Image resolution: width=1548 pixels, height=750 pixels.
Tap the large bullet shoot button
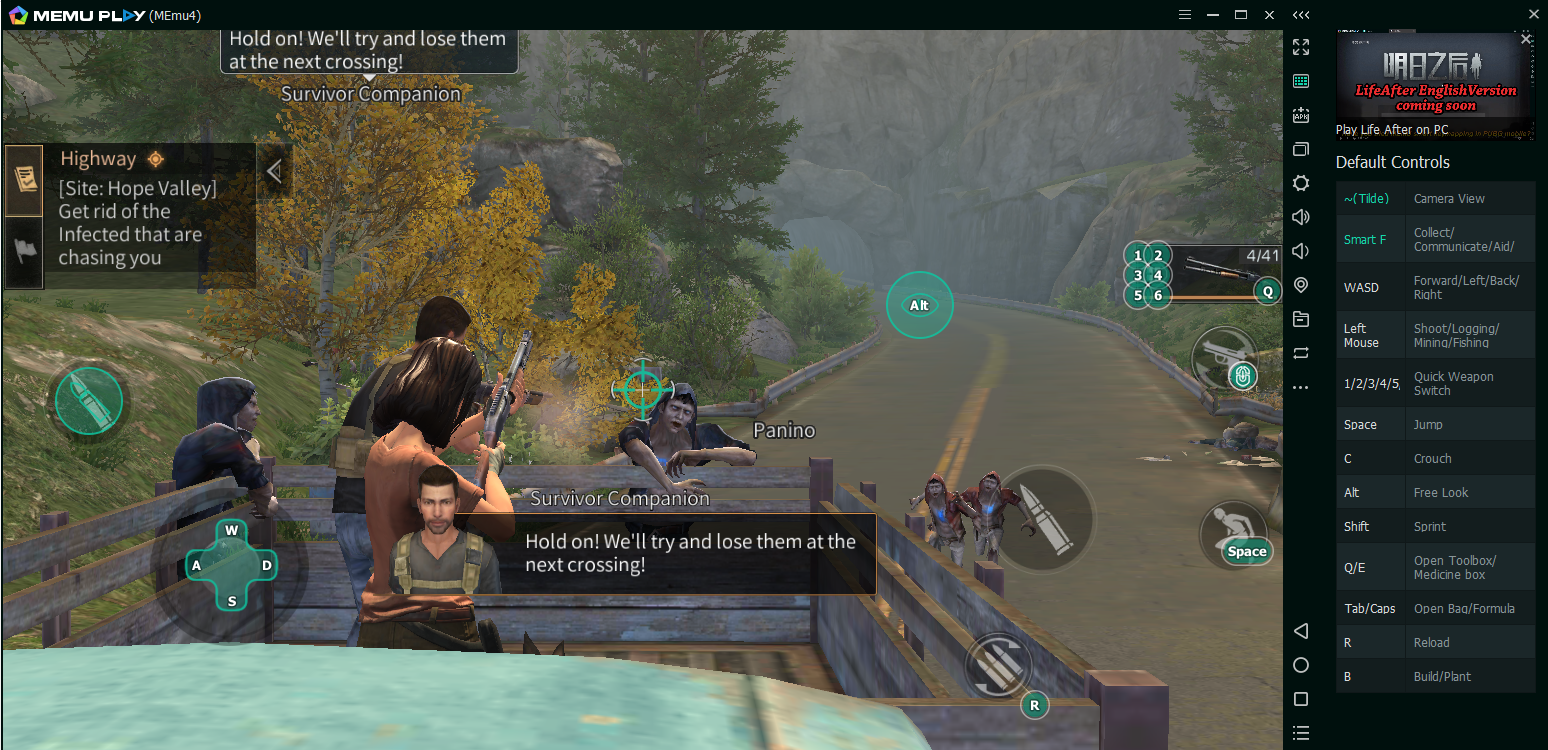1045,518
